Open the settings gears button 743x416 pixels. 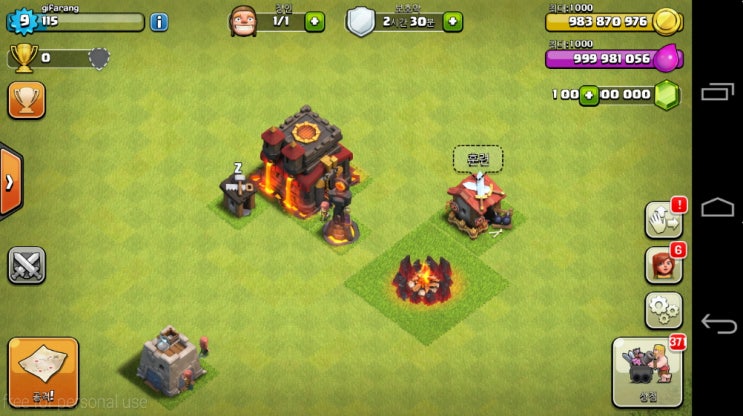tap(663, 309)
